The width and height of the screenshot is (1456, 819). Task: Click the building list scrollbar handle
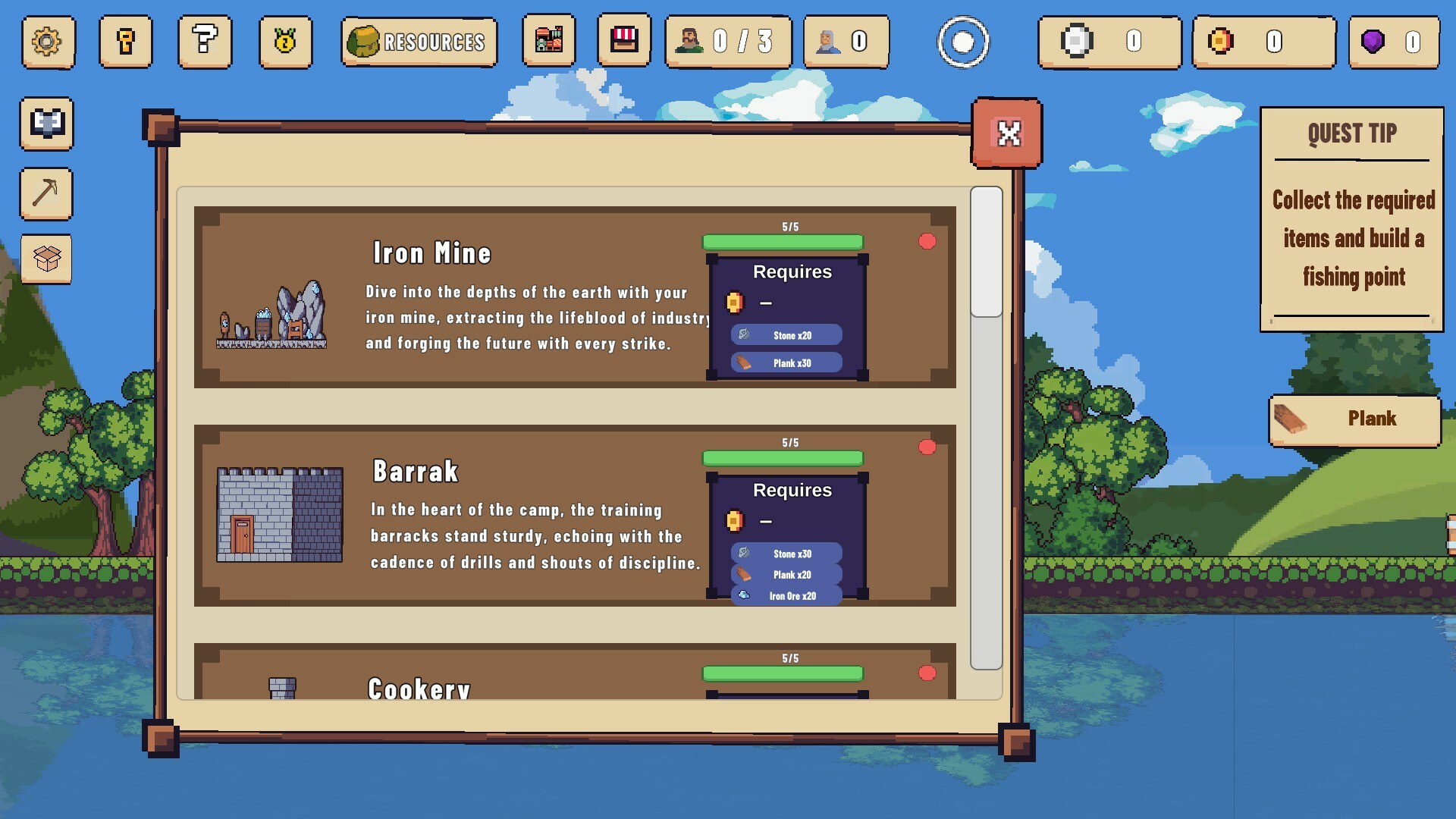[986, 252]
